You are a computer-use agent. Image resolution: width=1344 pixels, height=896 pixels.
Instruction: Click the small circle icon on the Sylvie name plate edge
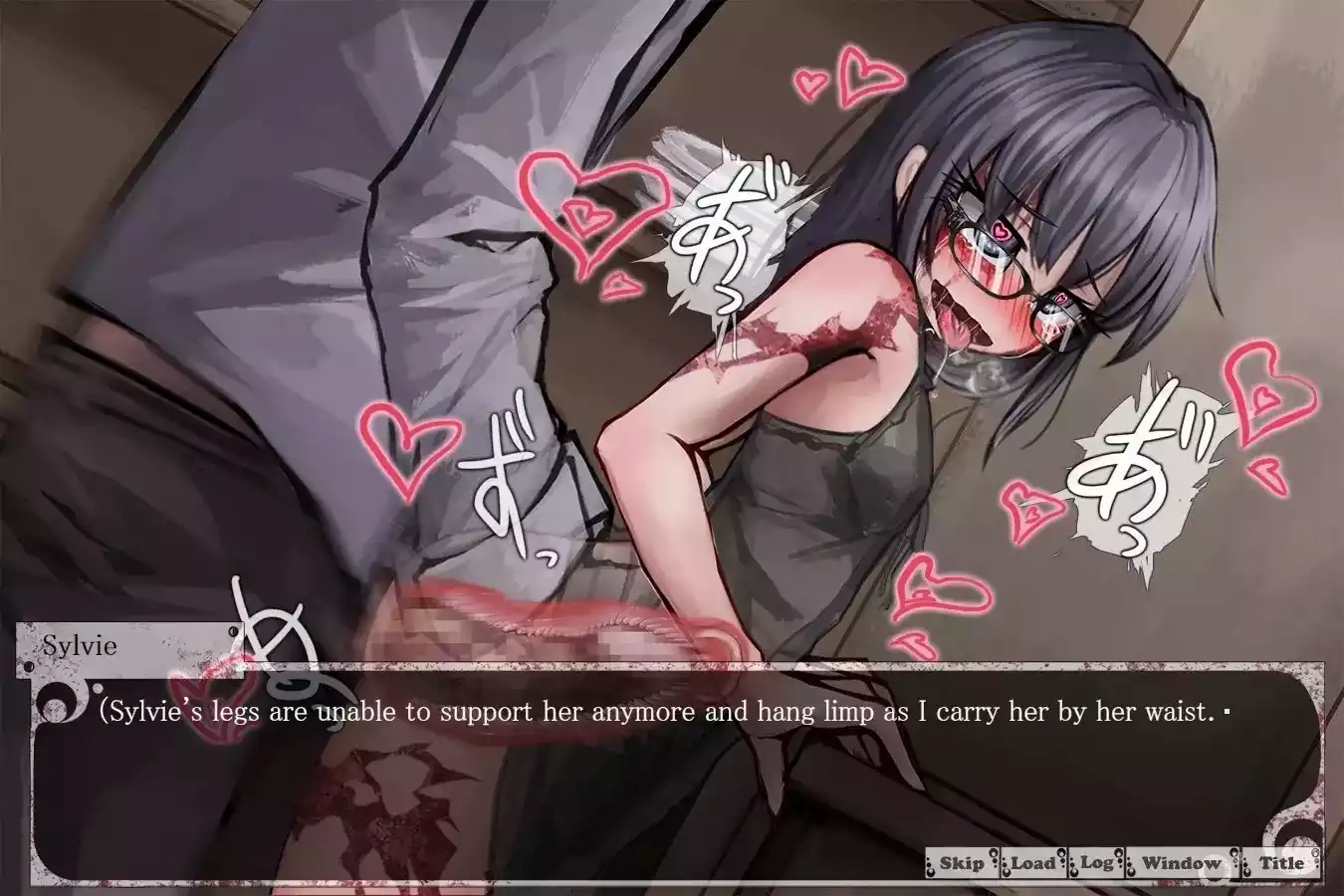[x=232, y=631]
